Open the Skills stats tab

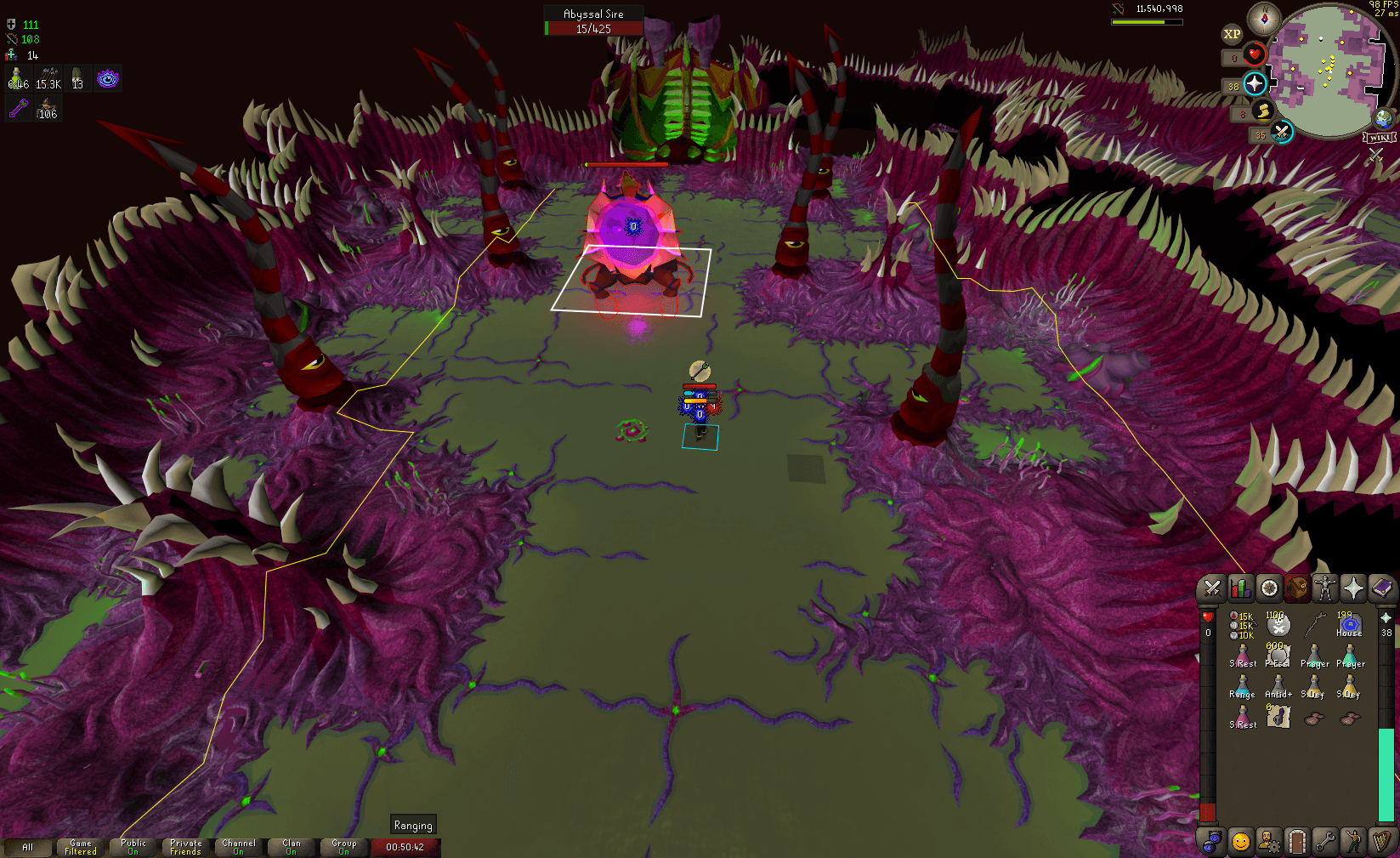1240,588
